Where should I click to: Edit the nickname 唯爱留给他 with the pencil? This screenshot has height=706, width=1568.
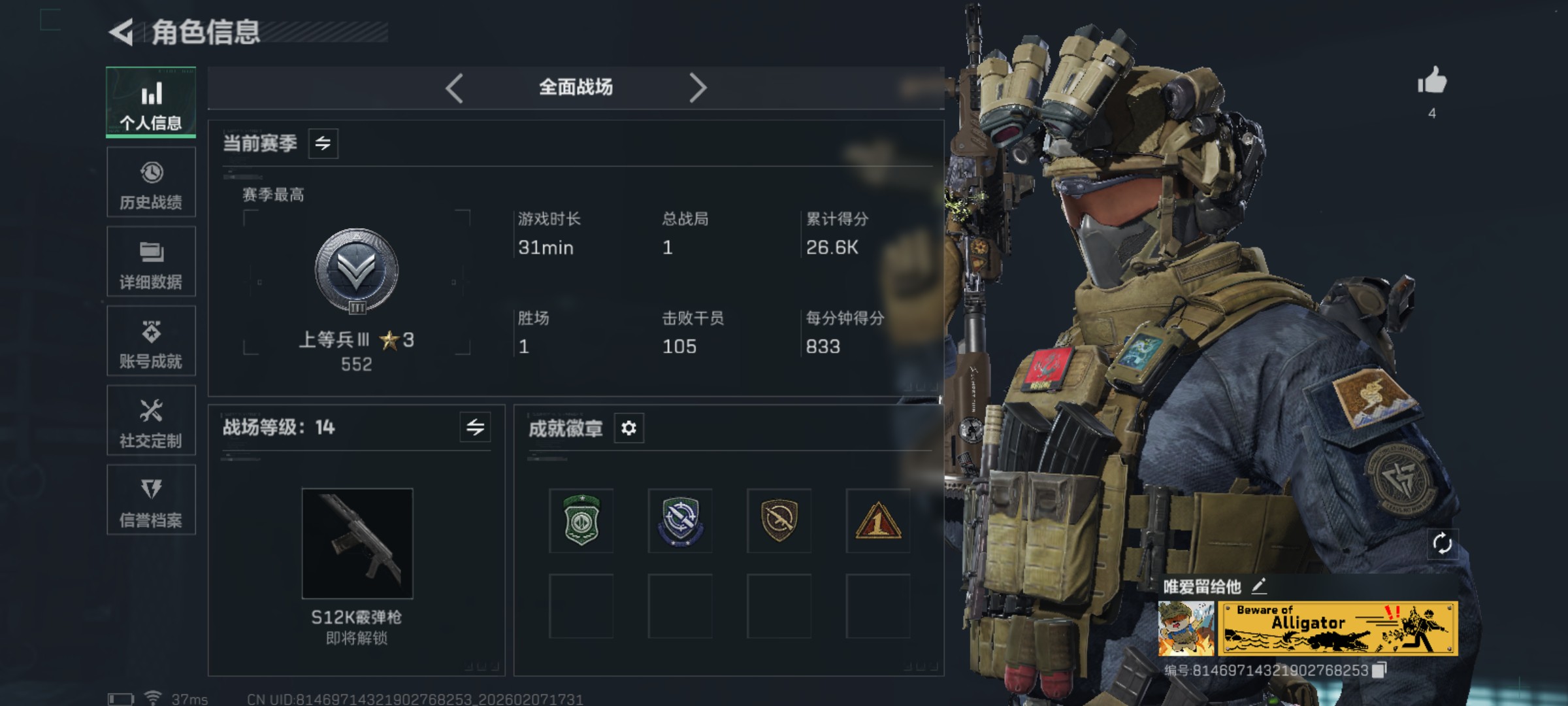1259,585
